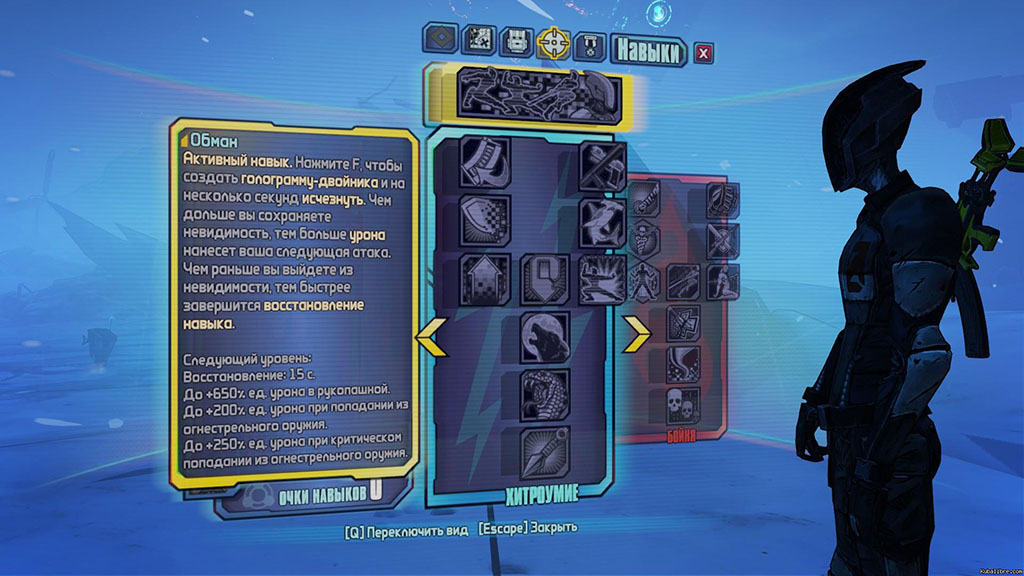Select the explosion melee strike skill icon
The image size is (1024, 576).
point(603,278)
